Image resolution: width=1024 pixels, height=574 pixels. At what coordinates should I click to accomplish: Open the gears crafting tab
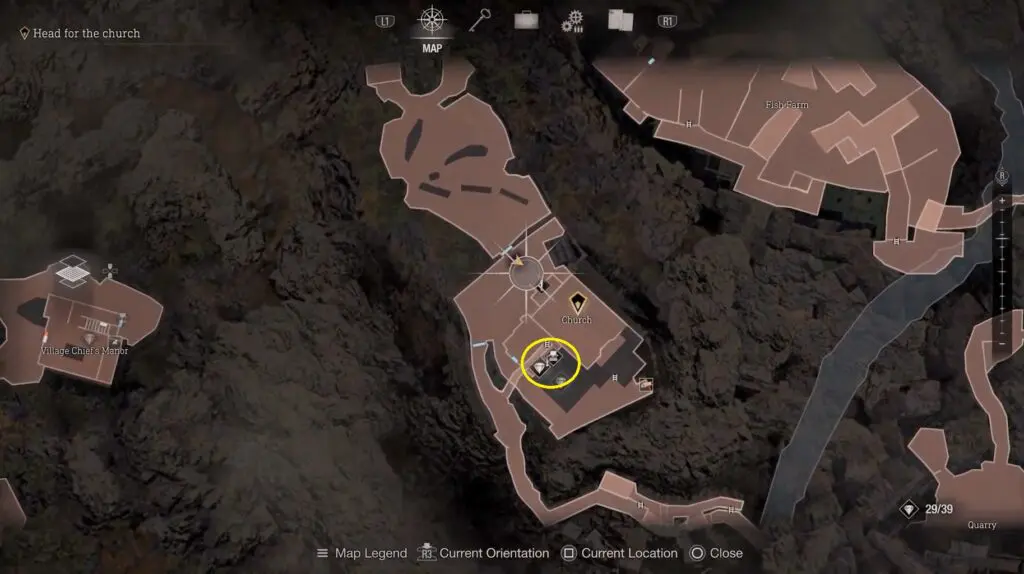[572, 21]
